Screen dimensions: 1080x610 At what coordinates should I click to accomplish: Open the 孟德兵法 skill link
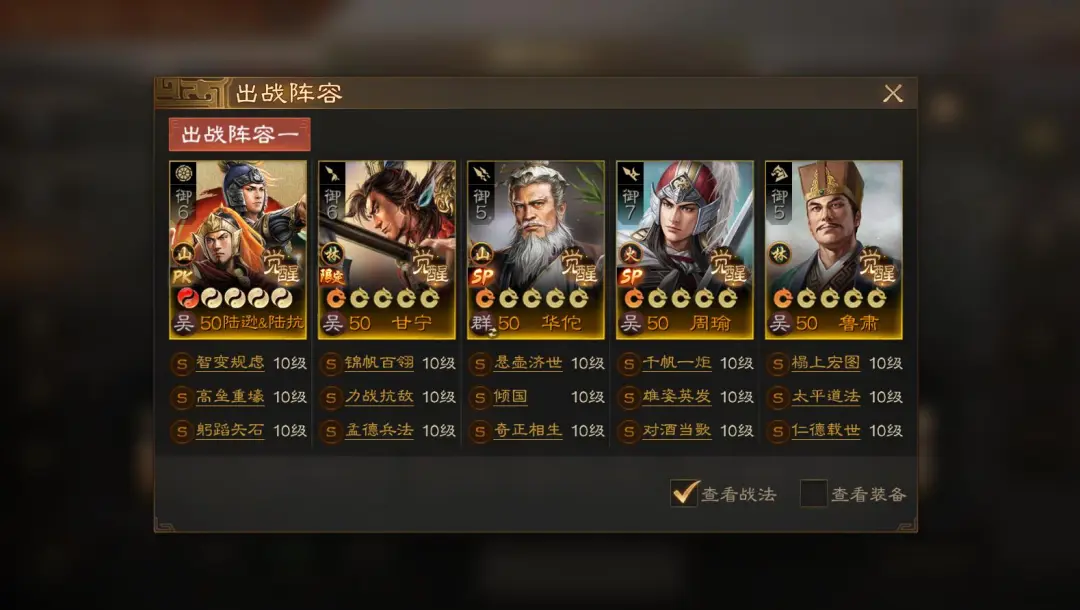click(x=379, y=431)
